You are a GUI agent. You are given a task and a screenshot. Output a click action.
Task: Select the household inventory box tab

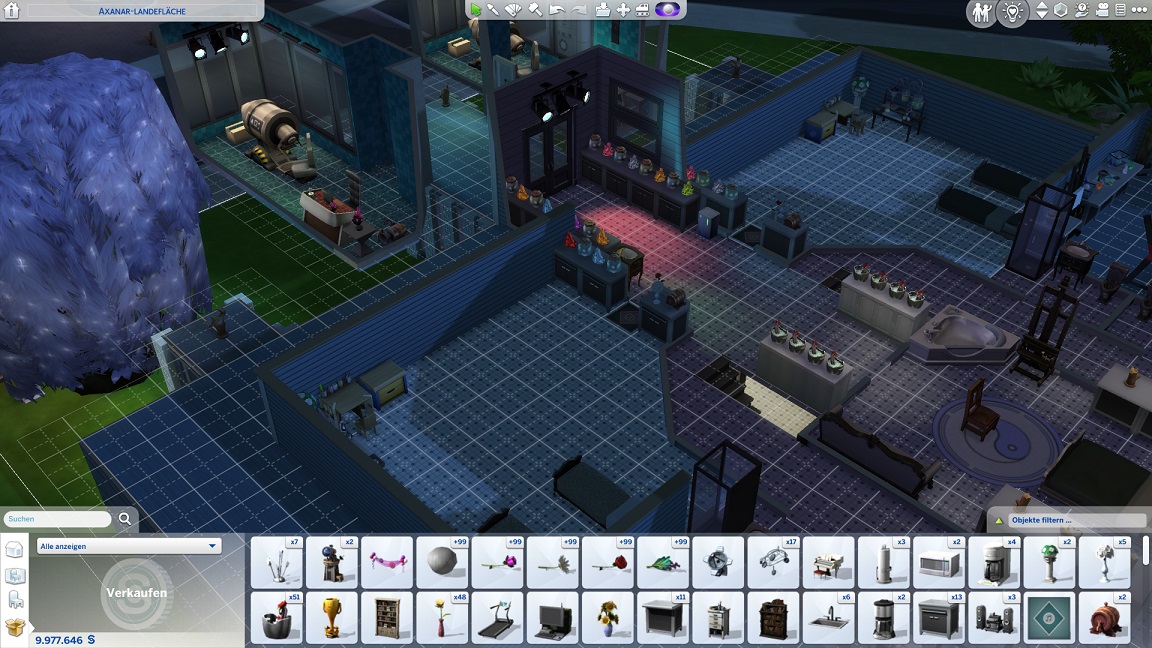pyautogui.click(x=15, y=627)
